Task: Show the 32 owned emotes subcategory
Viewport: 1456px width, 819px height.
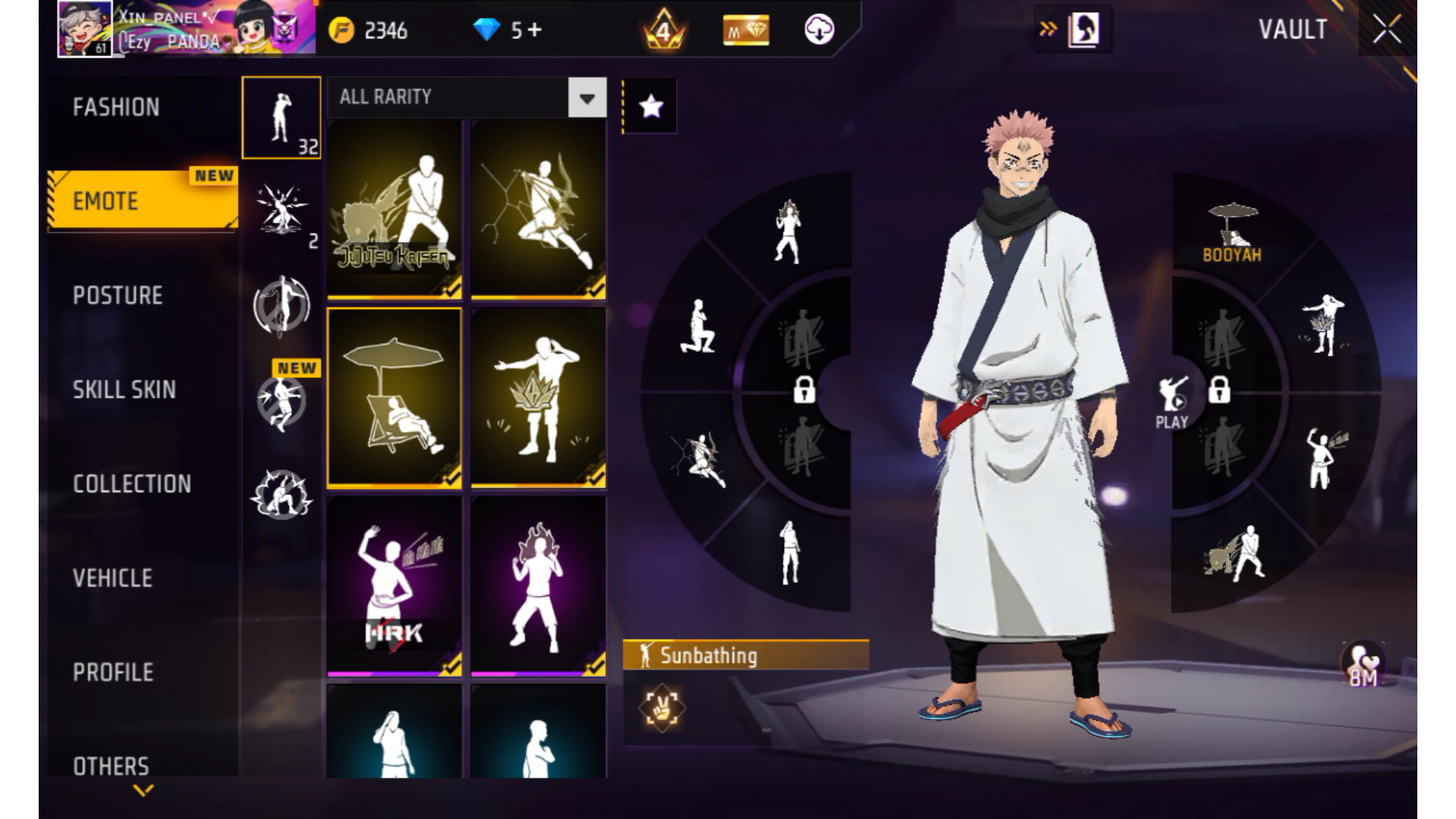Action: coord(281,118)
